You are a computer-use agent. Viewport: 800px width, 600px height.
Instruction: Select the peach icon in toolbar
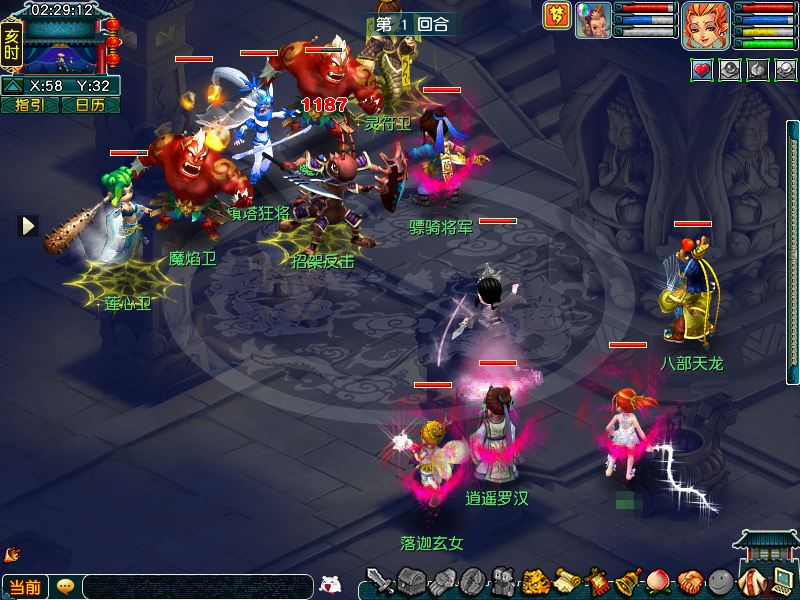[x=658, y=581]
